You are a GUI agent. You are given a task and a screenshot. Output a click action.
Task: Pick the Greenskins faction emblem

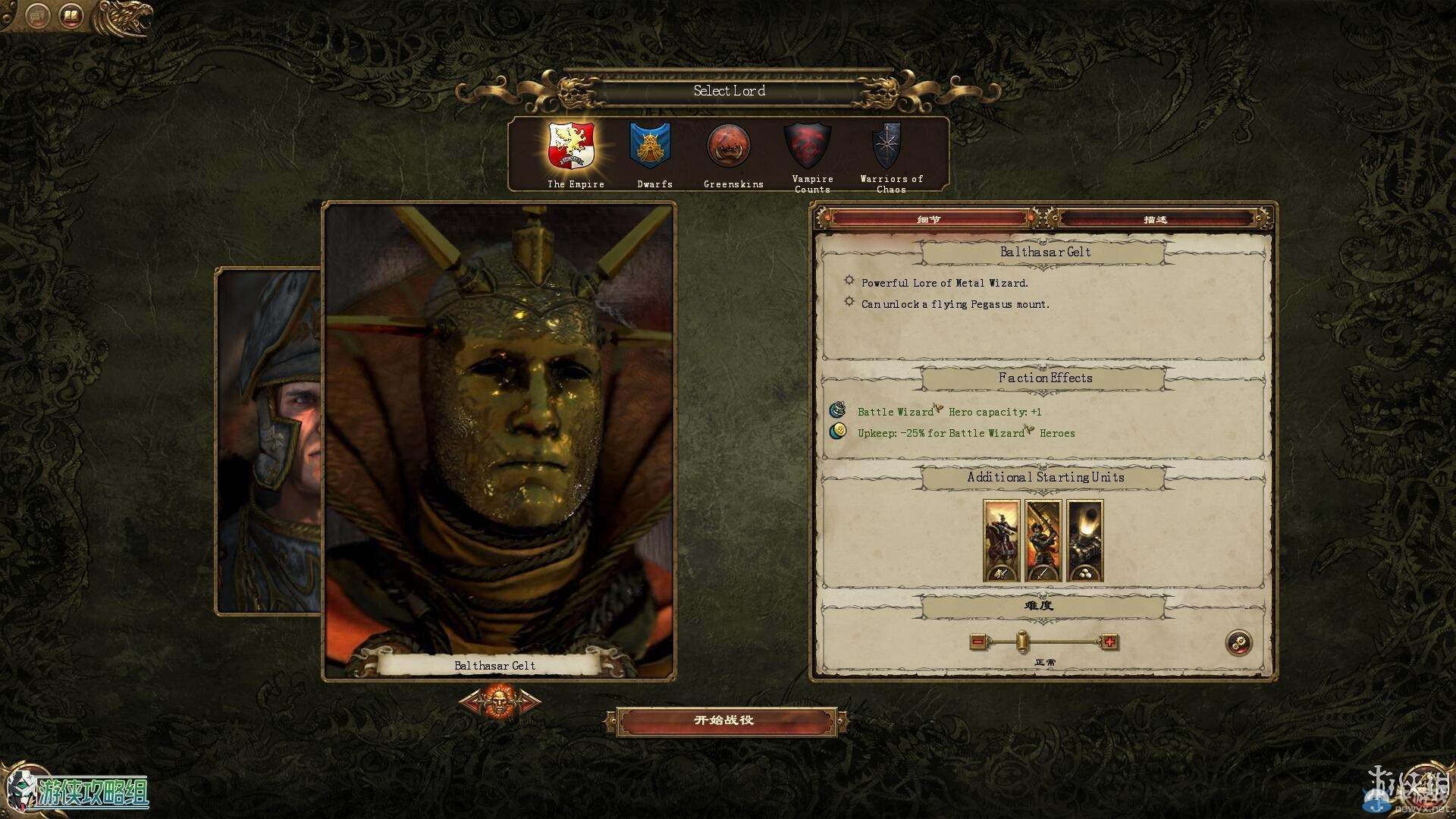tap(730, 146)
